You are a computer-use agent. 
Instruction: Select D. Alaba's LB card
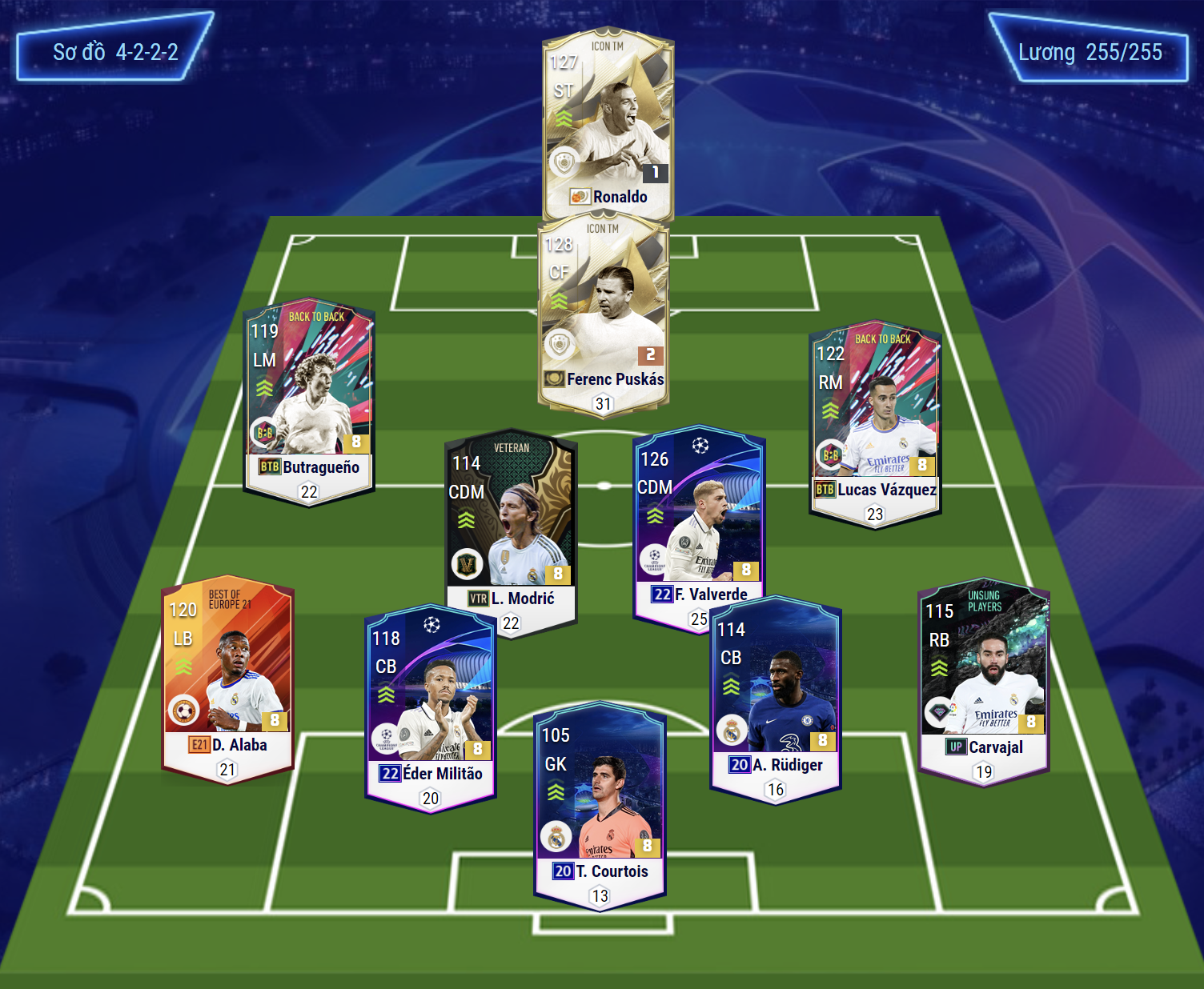tap(228, 676)
